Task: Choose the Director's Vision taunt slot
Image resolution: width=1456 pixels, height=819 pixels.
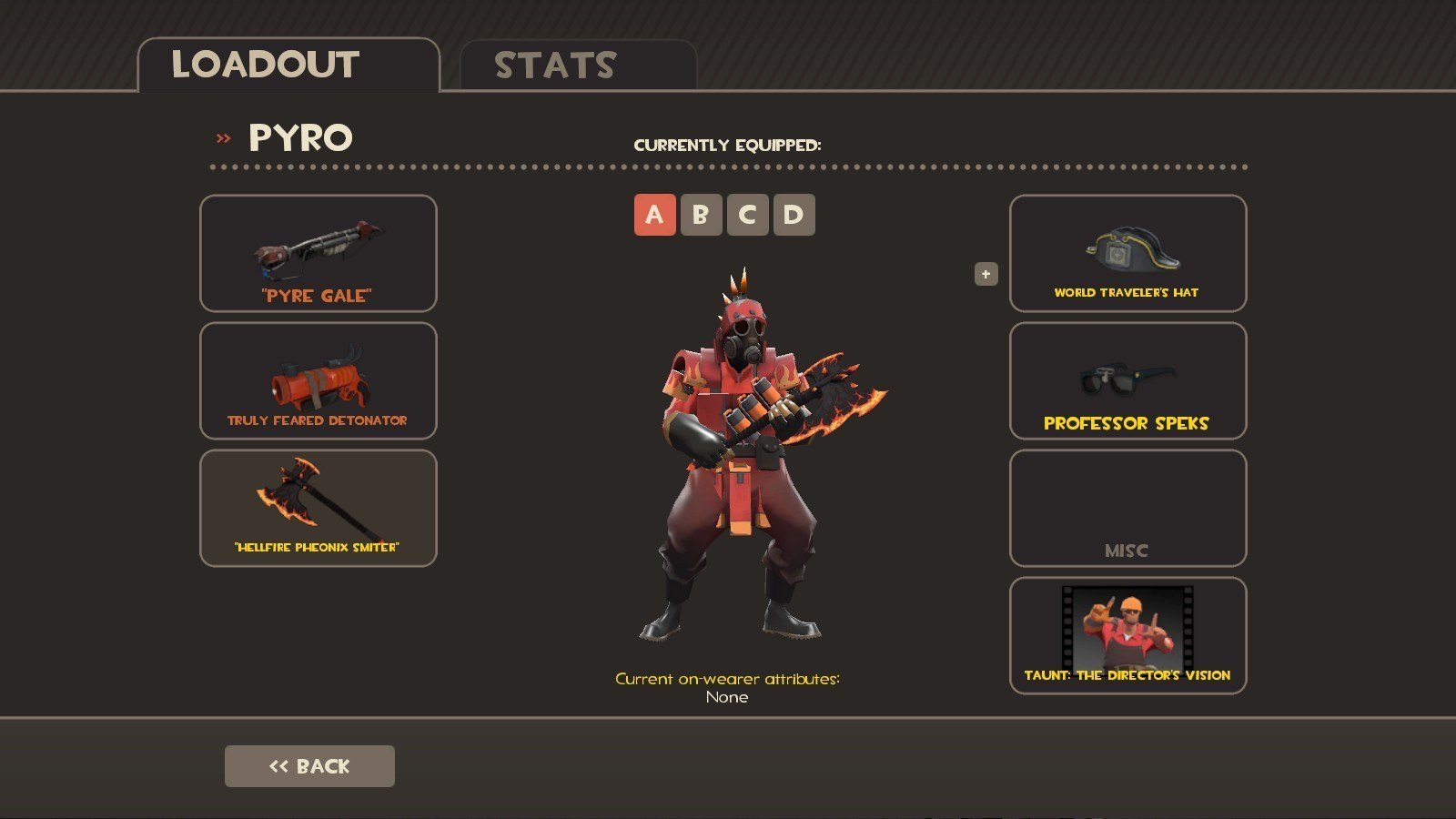Action: point(1127,635)
